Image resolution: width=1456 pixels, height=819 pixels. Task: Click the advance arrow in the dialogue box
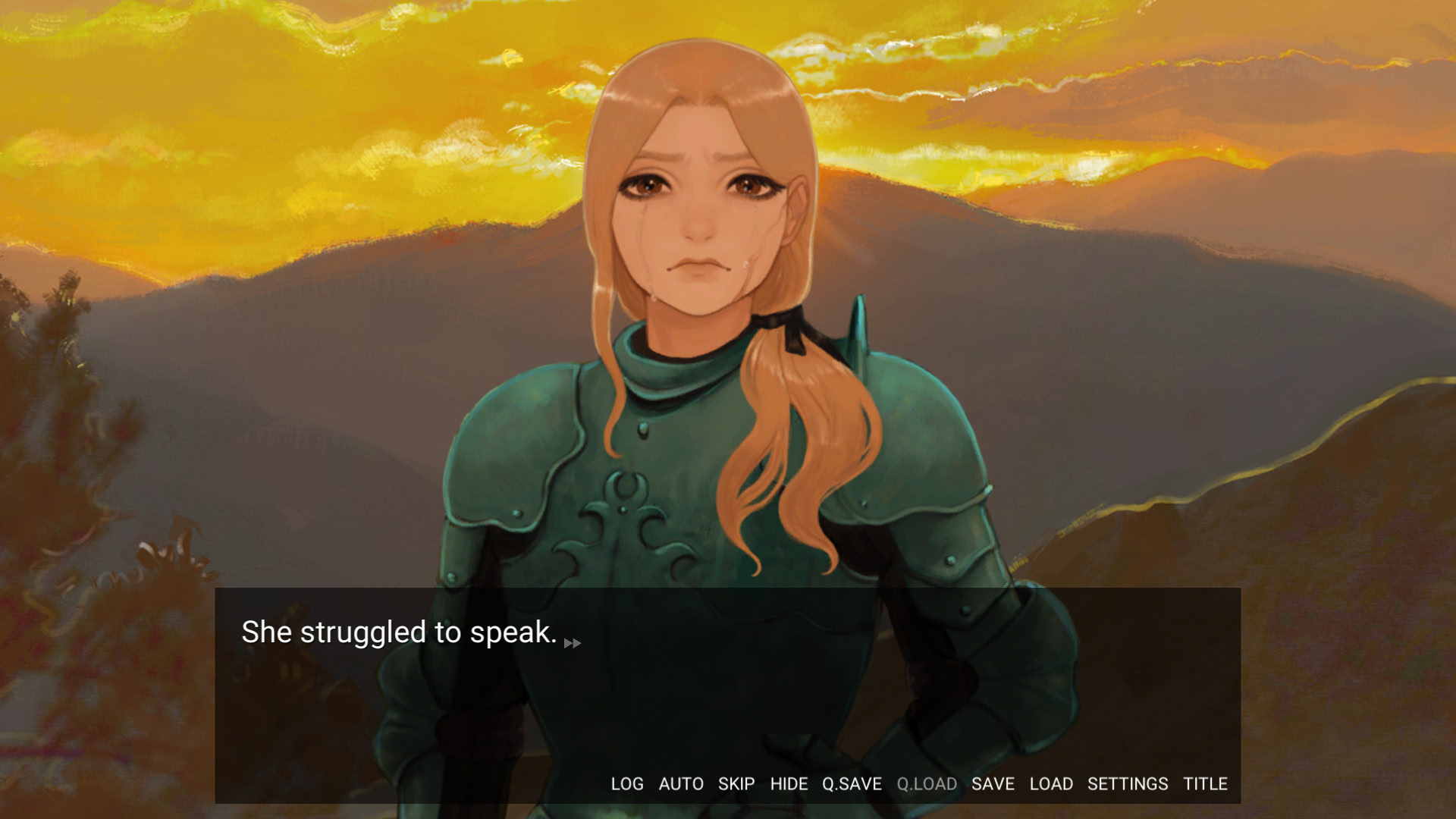(573, 643)
